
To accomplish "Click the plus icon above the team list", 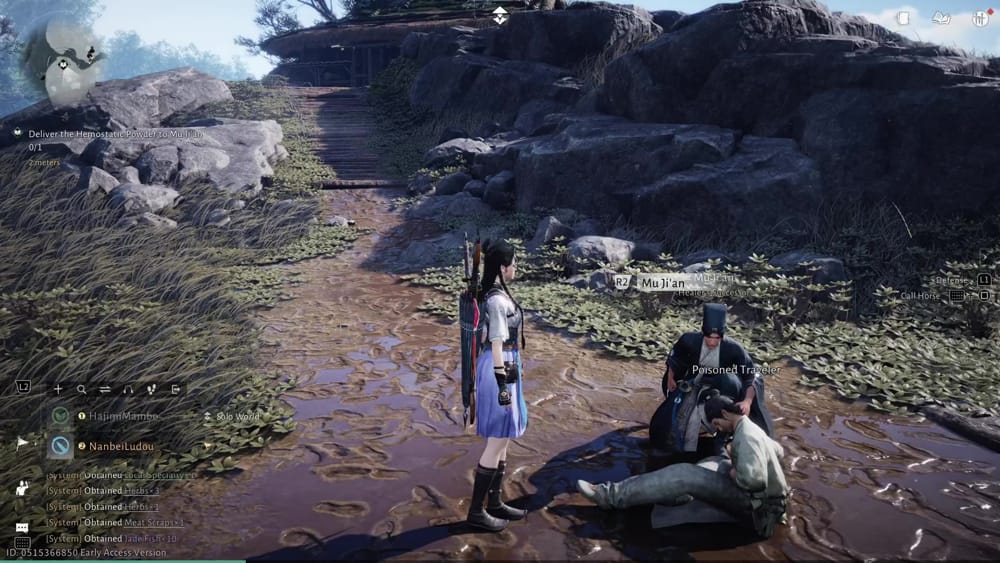I will coord(58,389).
